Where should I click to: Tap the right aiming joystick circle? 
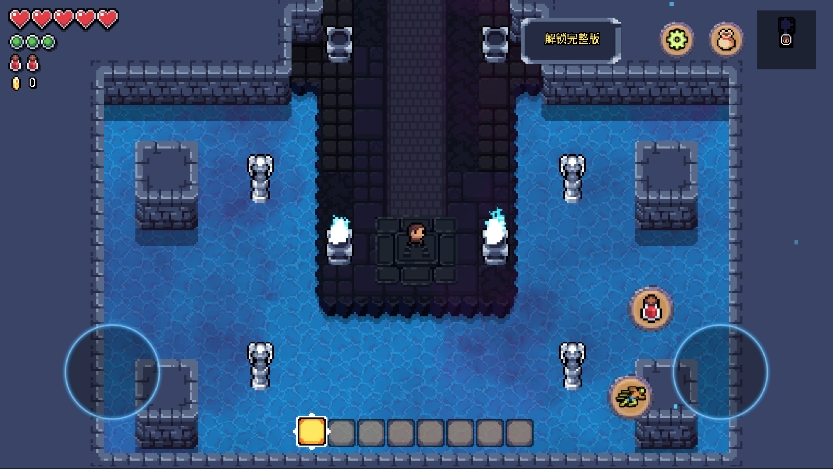720,372
